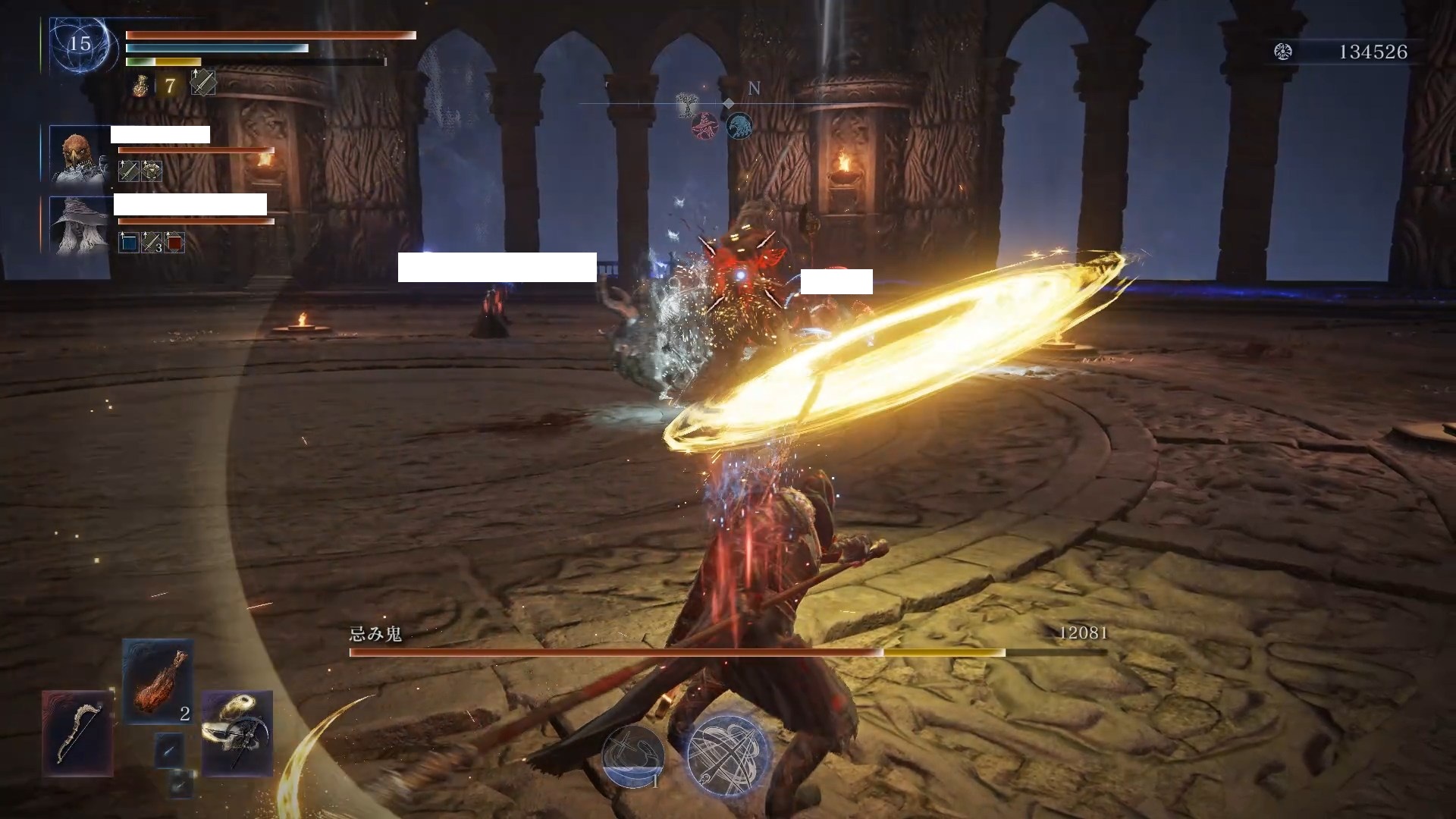The width and height of the screenshot is (1456, 819).
Task: Select the scythe in the right-hand slot
Action: (x=237, y=733)
